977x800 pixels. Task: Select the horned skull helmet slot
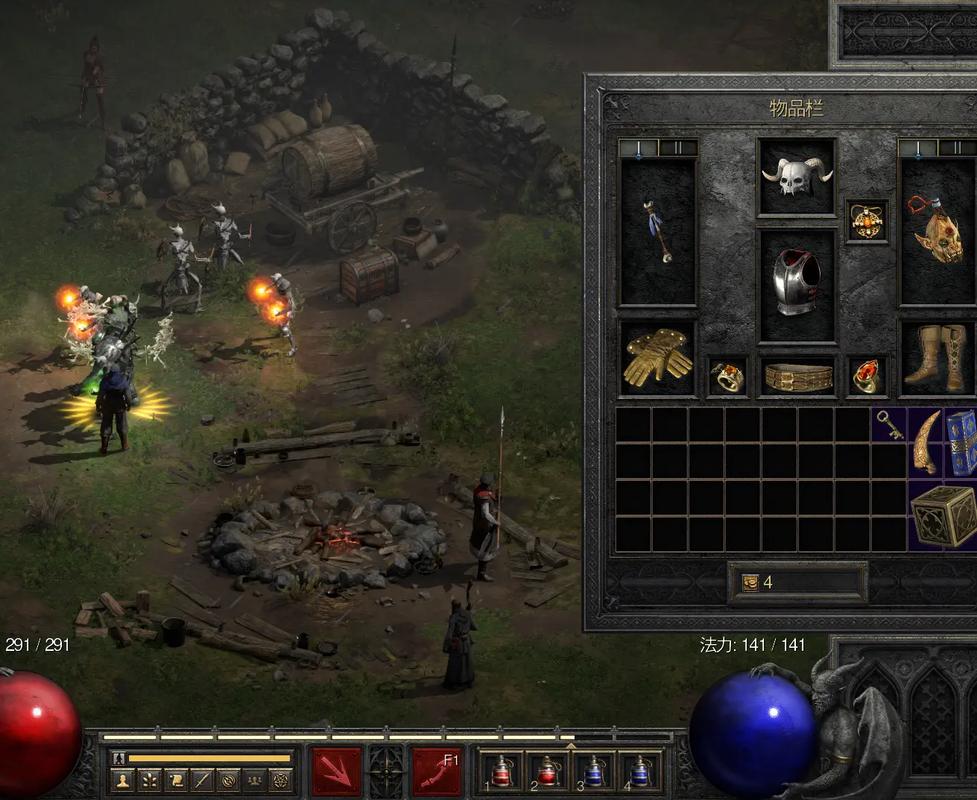(796, 177)
